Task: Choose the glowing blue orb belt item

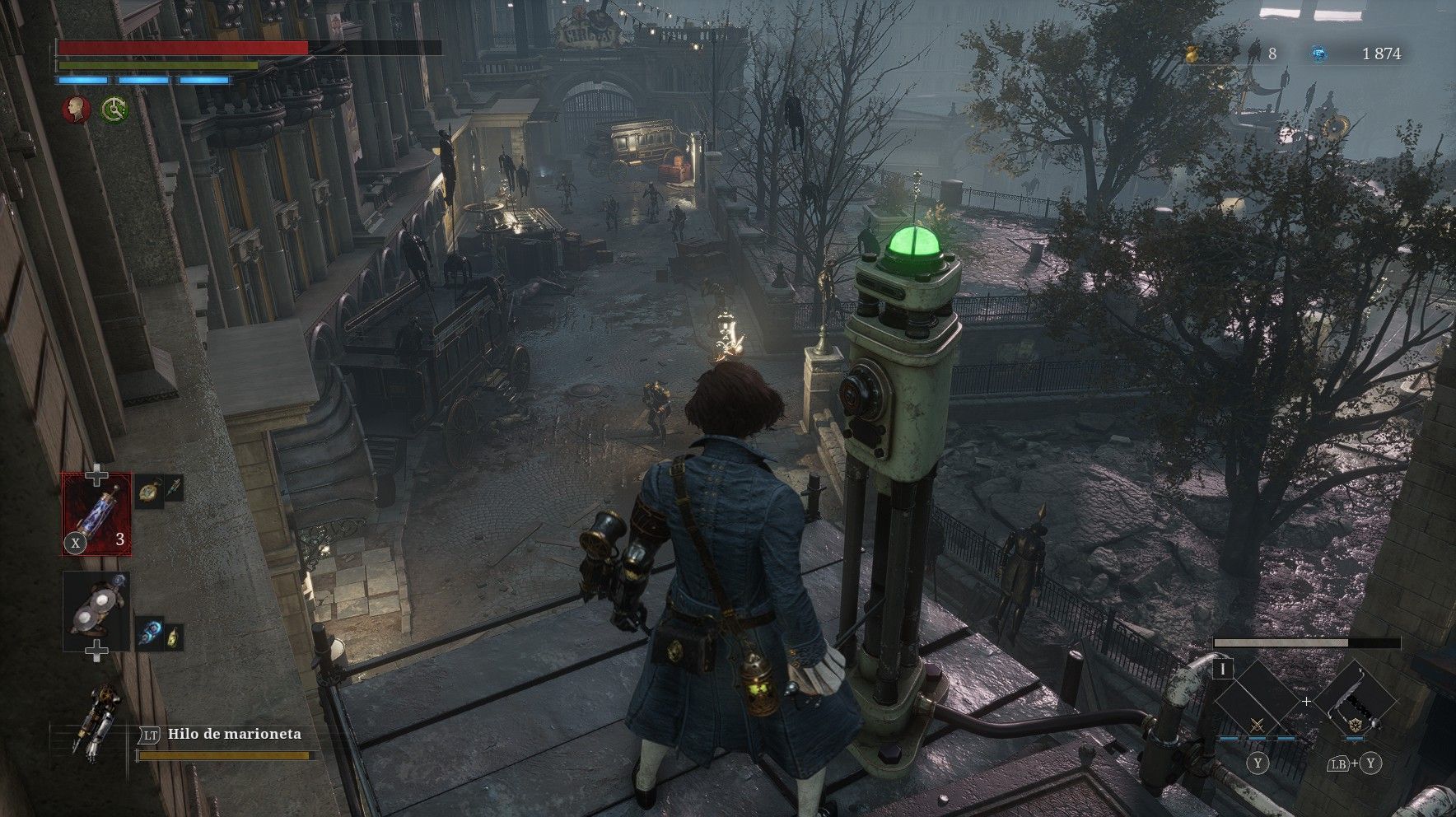Action: (148, 637)
